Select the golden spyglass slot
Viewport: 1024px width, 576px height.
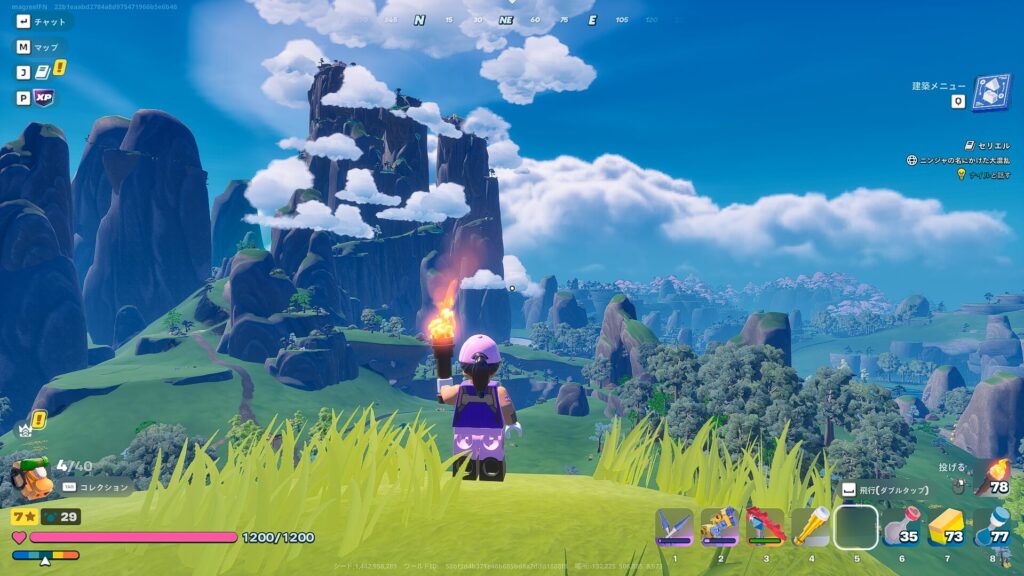[x=810, y=527]
